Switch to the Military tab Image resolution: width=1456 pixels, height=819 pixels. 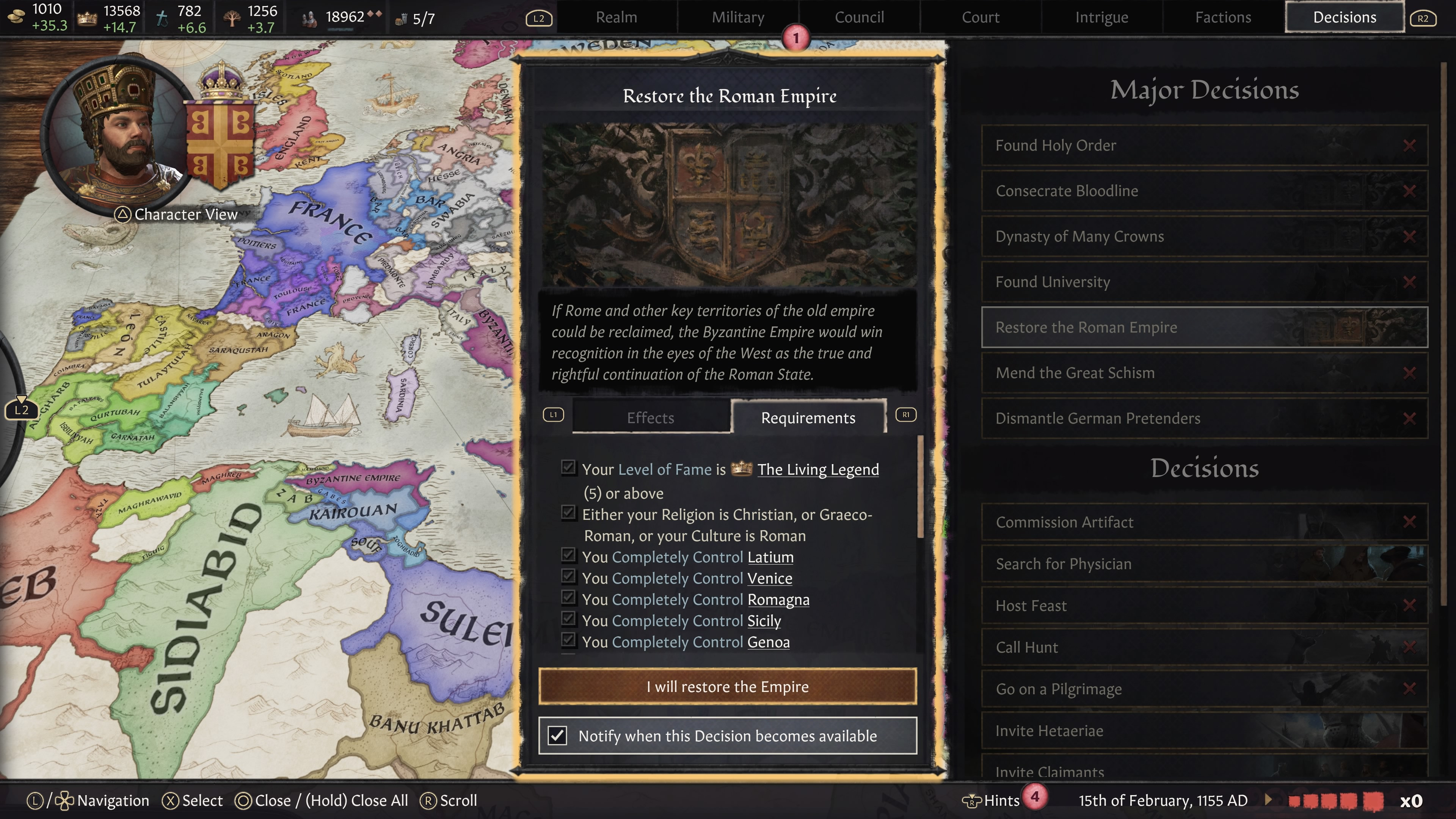click(737, 17)
